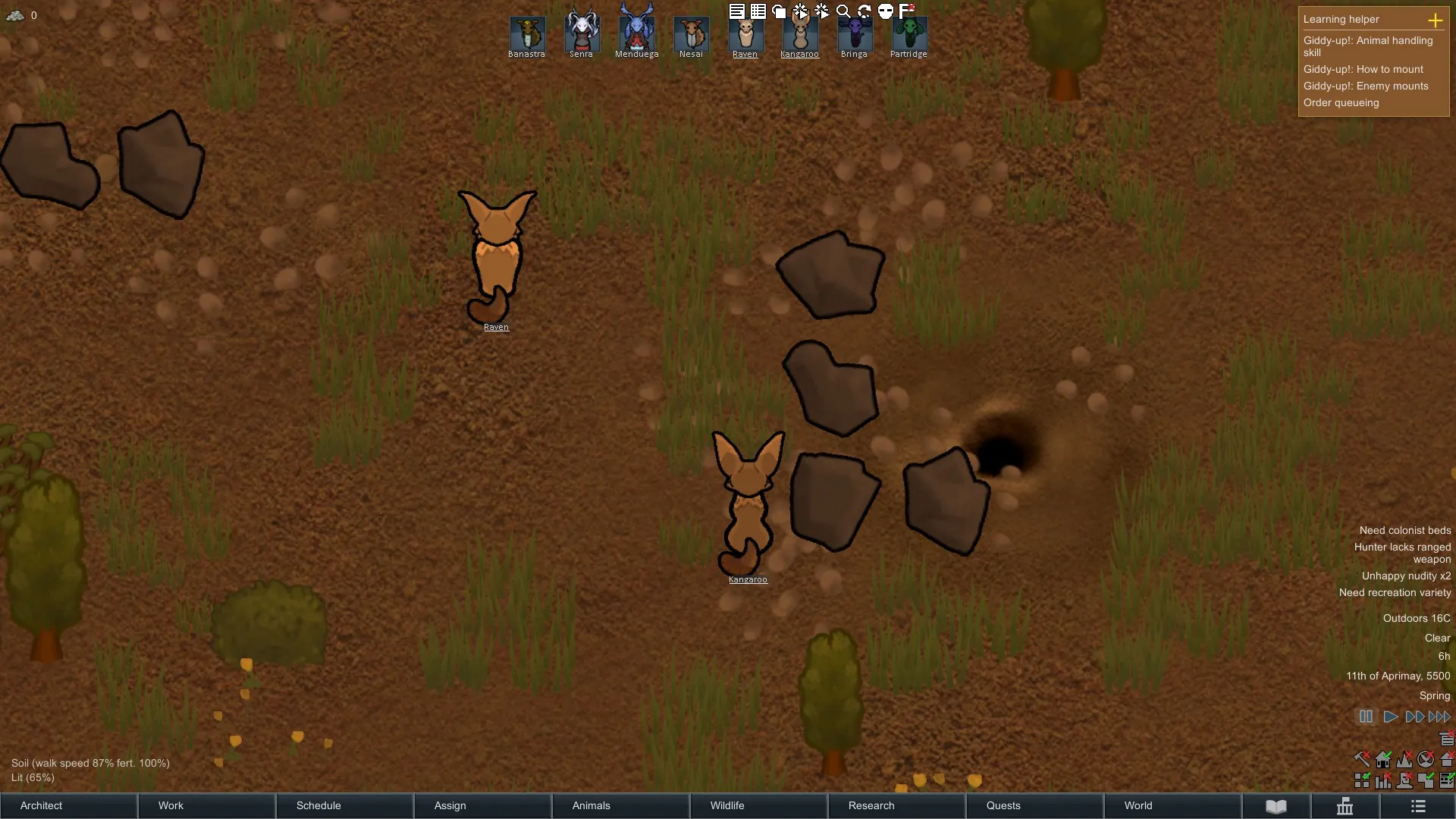Select colonist Senra's portrait
The image size is (1456, 819).
[x=582, y=34]
